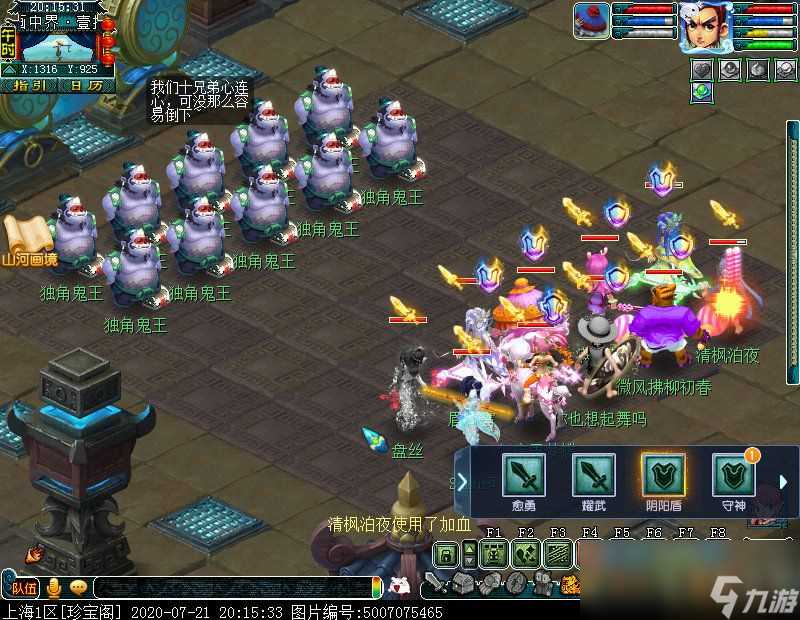The width and height of the screenshot is (800, 620).
Task: Open the 日历 calendar button
Action: (x=86, y=85)
